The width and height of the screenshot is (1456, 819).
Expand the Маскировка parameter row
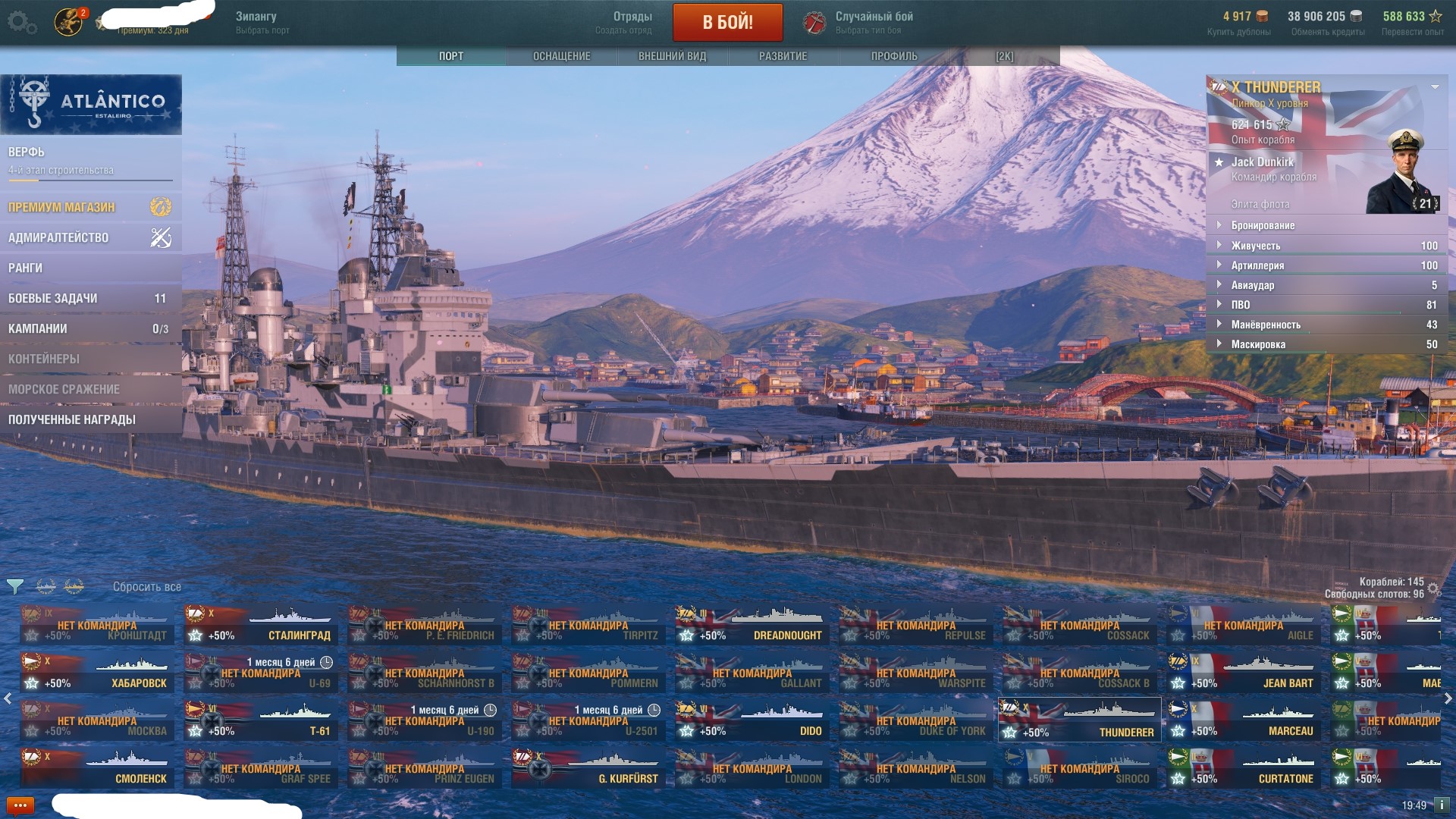(x=1257, y=344)
